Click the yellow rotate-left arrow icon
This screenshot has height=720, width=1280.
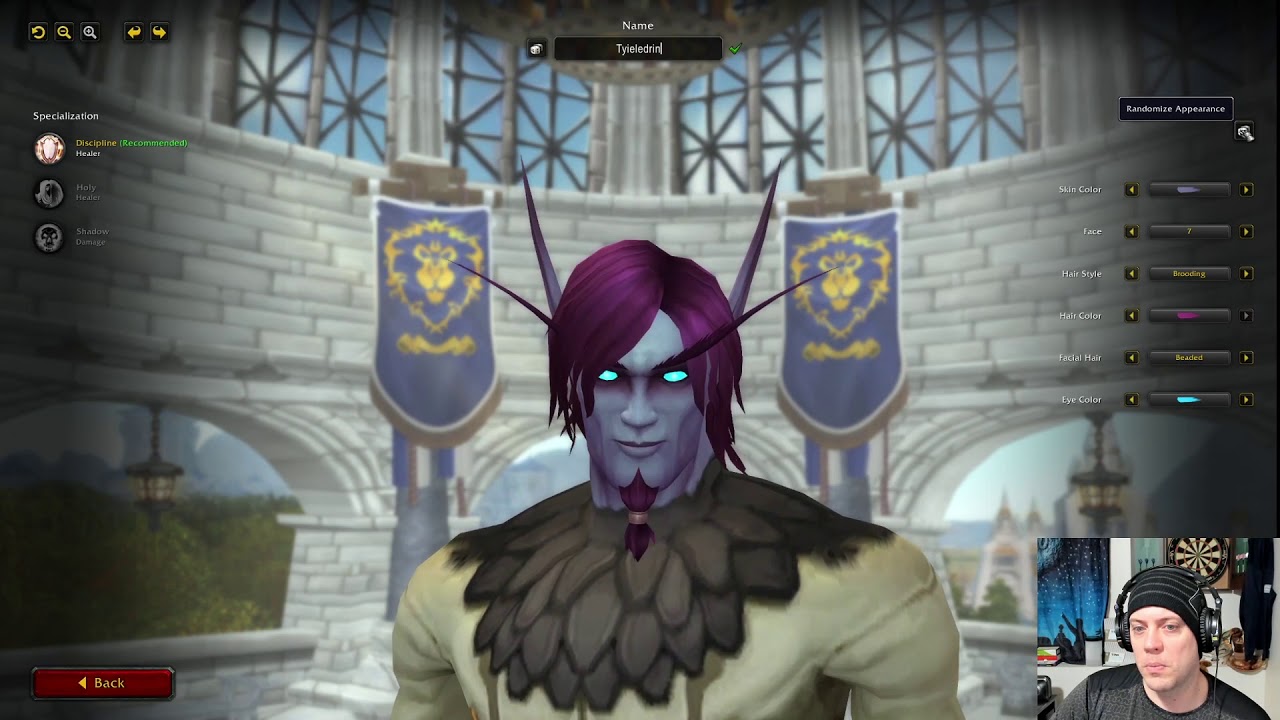click(133, 32)
